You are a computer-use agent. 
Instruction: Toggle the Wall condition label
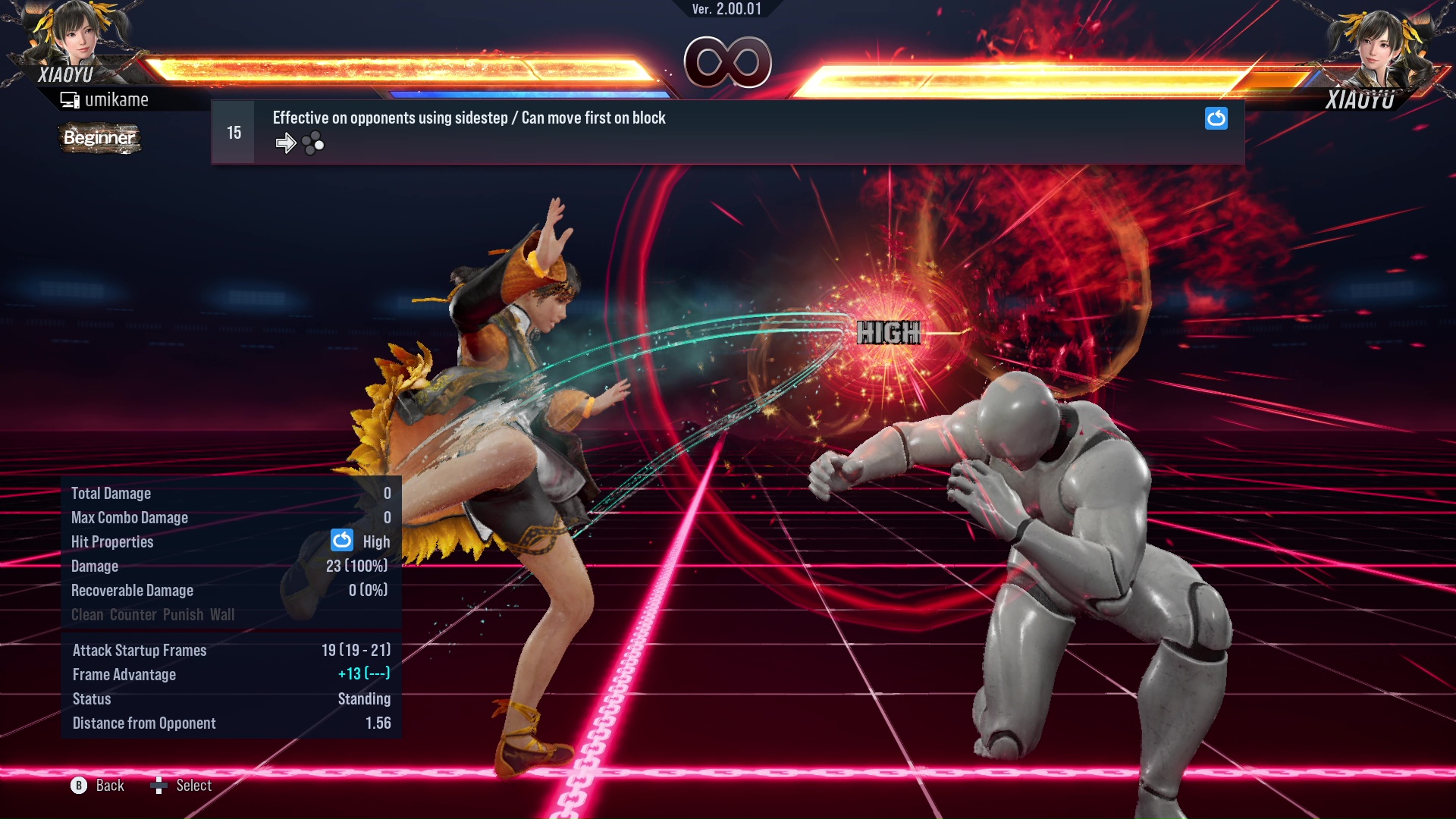point(224,614)
